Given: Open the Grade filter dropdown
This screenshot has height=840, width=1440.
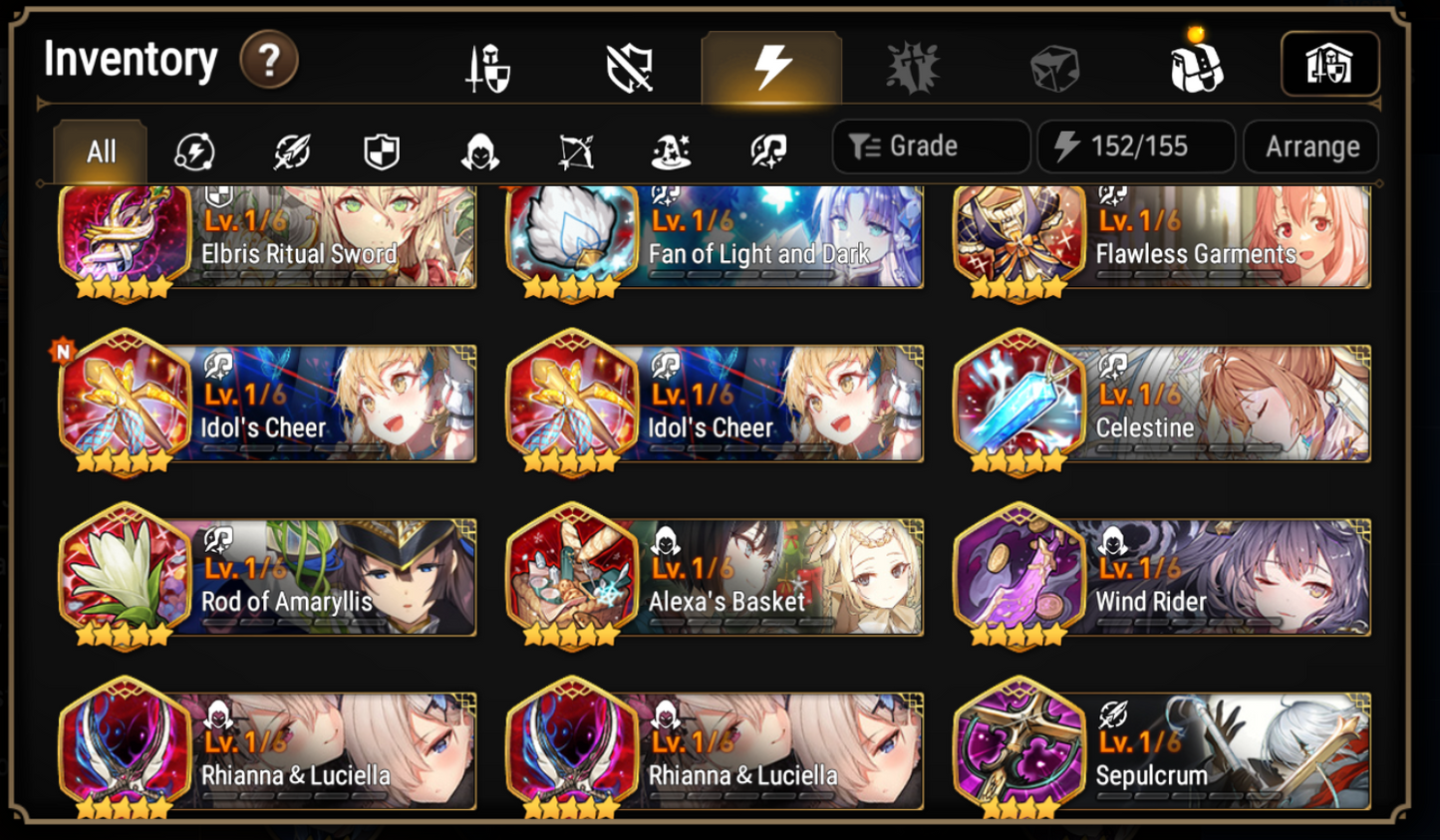Looking at the screenshot, I should (930, 146).
